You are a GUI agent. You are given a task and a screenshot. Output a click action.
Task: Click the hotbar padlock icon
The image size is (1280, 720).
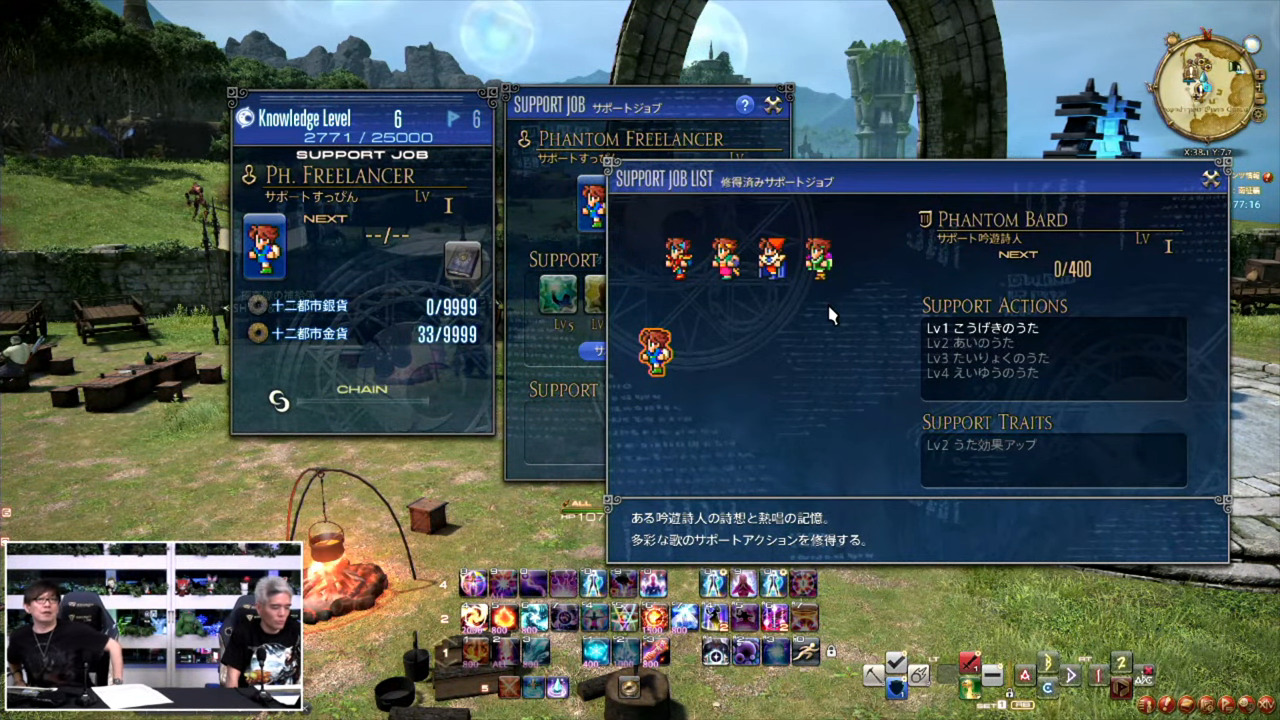[830, 652]
